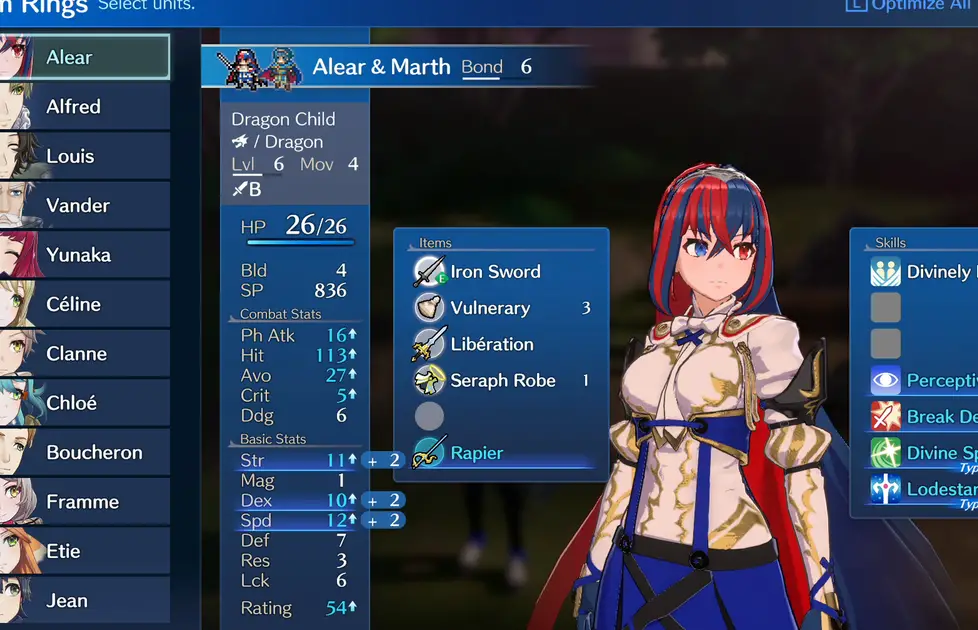Image resolution: width=978 pixels, height=630 pixels.
Task: Choose the Vulnerary item slot
Action: (490, 308)
